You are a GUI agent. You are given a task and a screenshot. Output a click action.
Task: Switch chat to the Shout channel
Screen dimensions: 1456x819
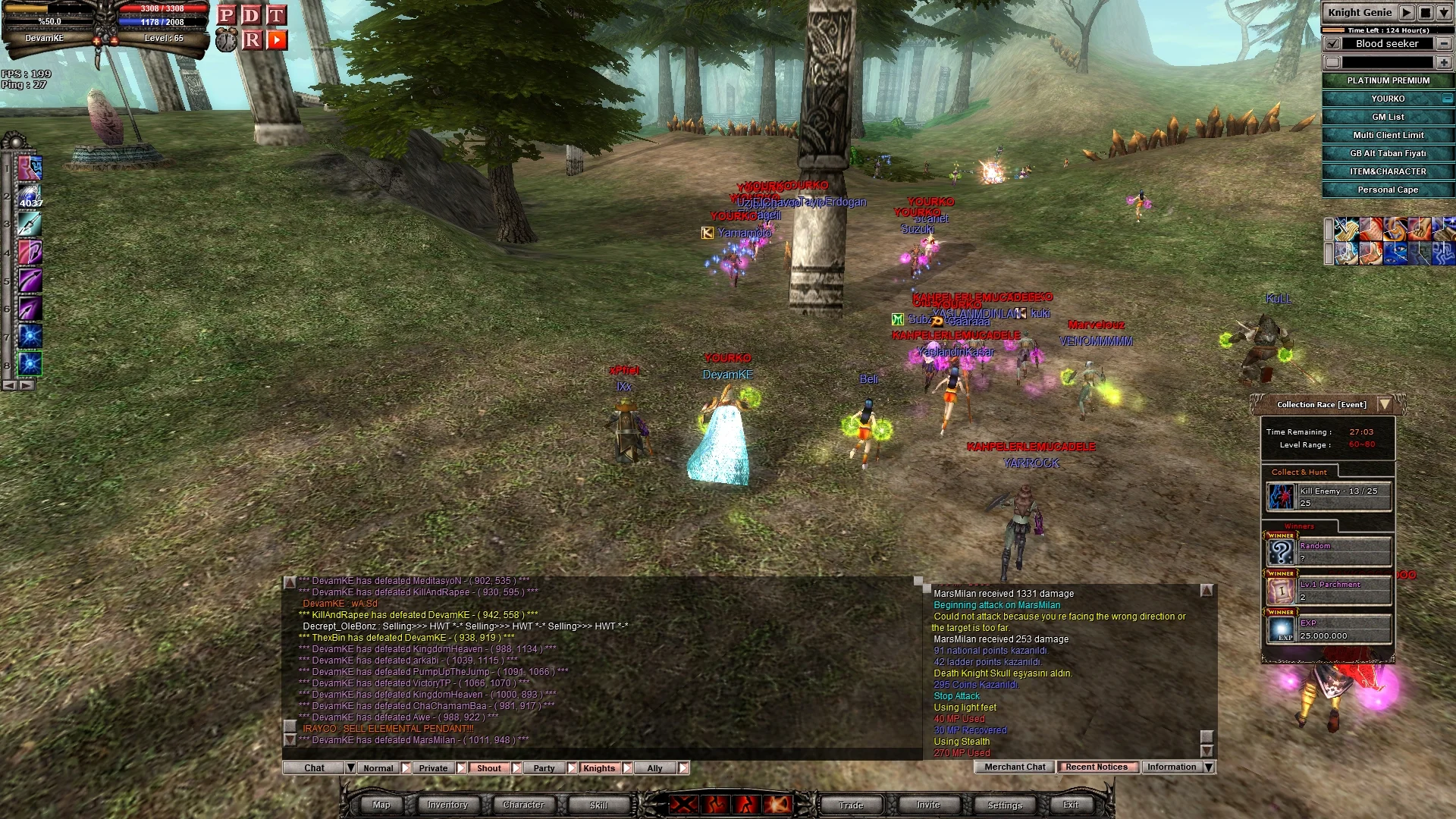pyautogui.click(x=488, y=768)
